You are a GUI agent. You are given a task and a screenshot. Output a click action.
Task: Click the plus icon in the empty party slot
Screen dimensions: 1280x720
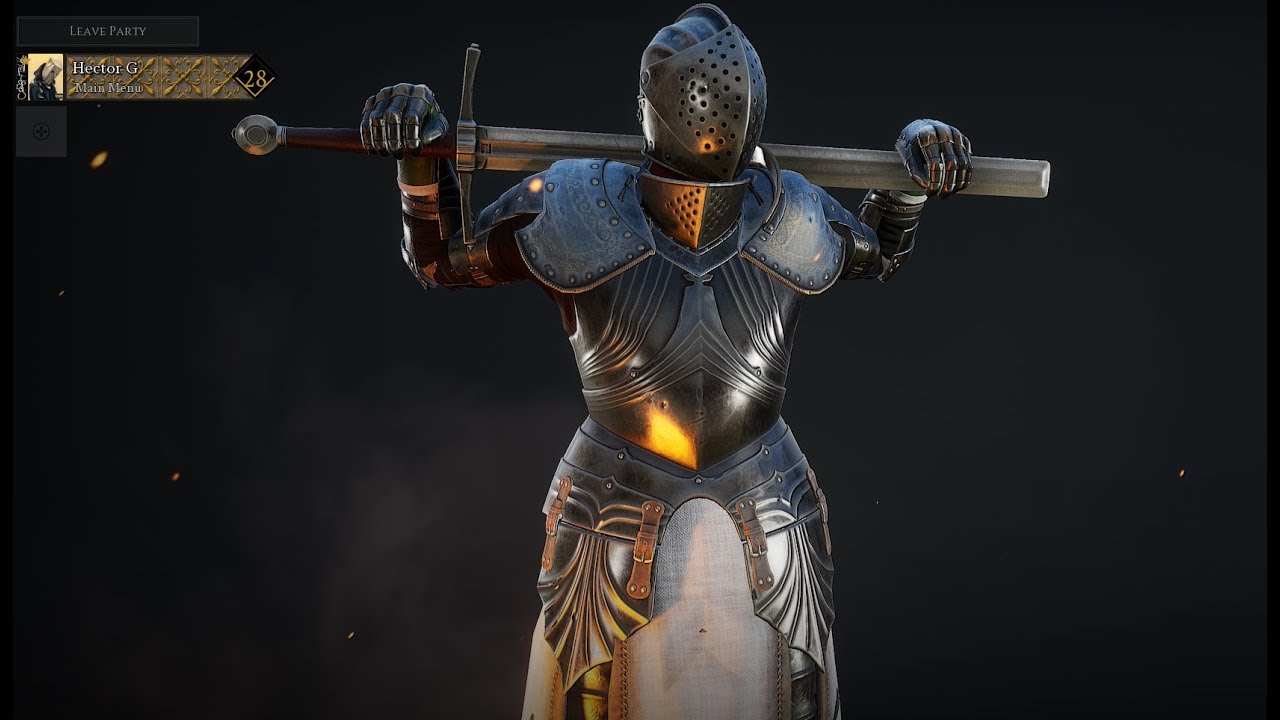[x=42, y=130]
